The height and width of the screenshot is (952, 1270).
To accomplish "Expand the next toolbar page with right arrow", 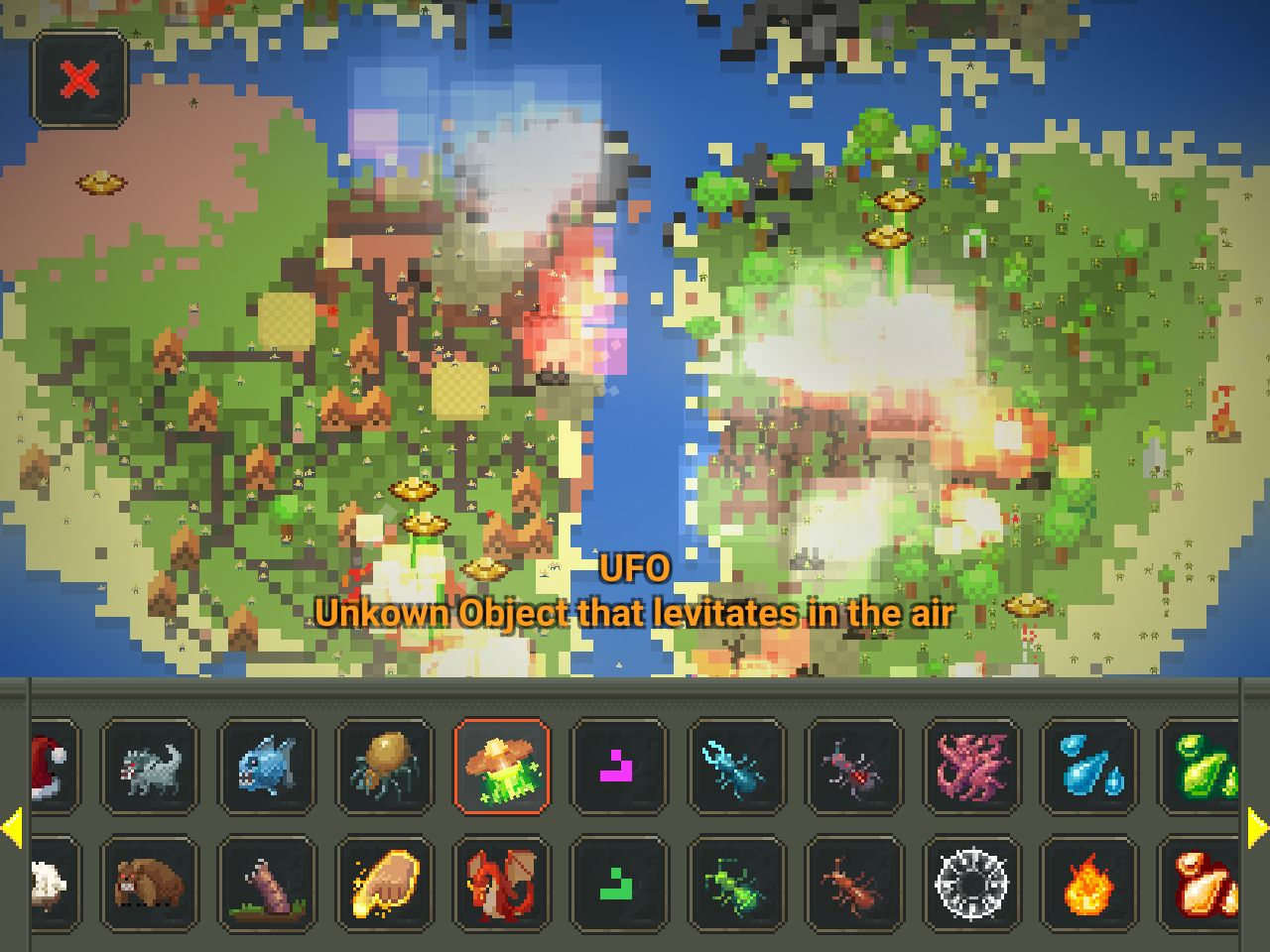I will coord(1256,828).
